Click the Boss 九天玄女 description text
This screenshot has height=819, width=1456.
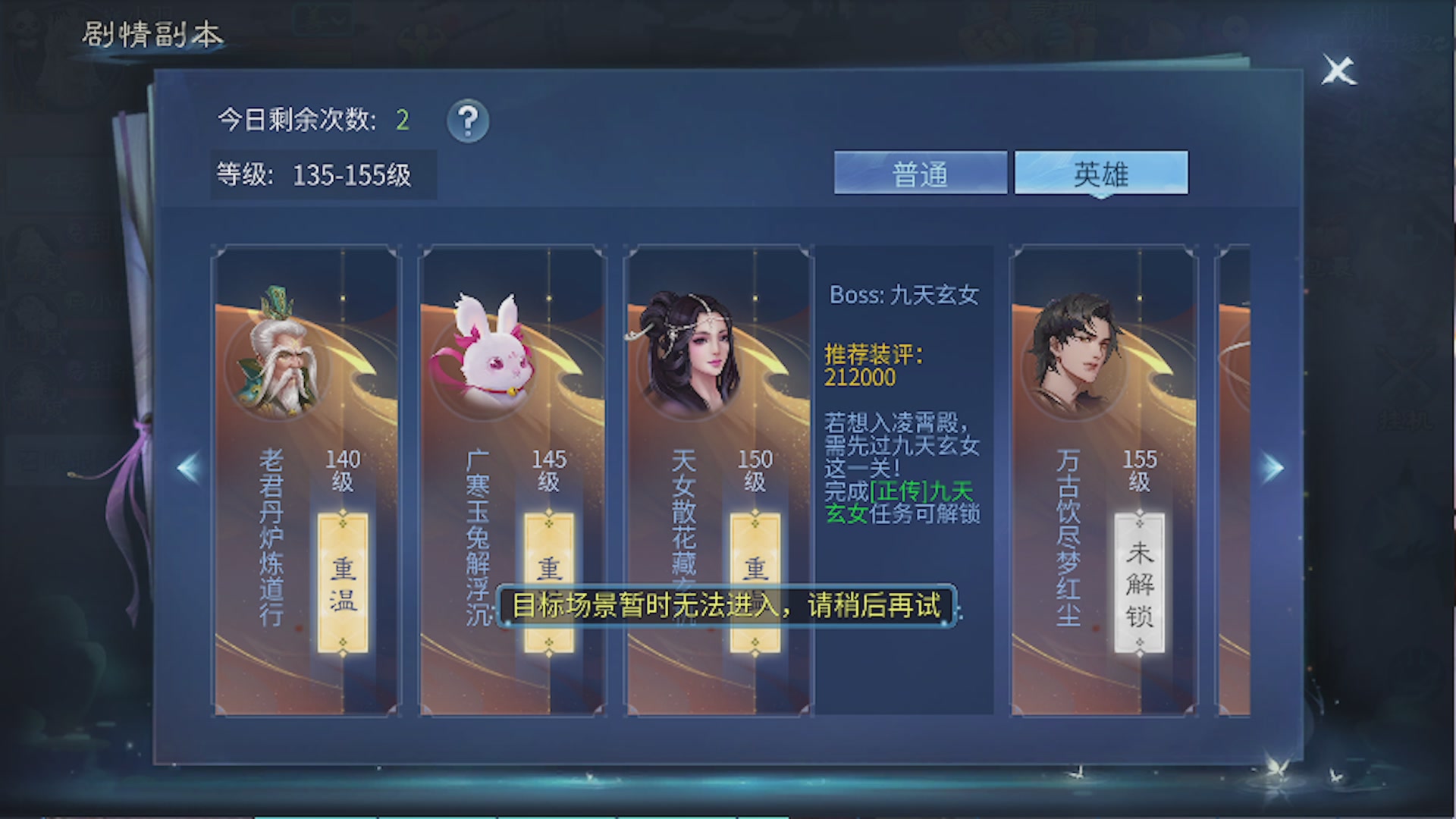point(902,296)
